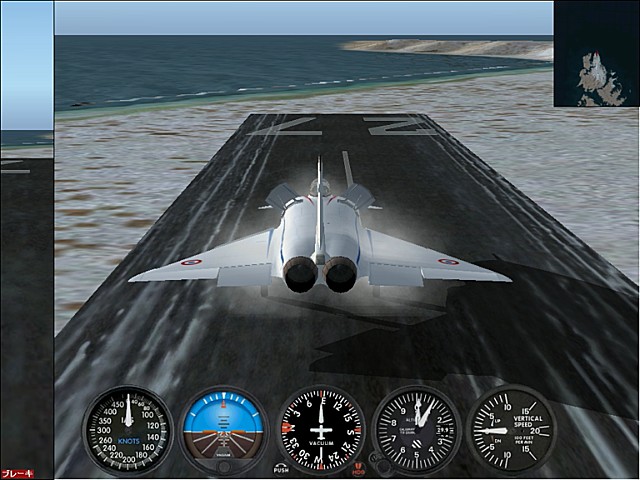
Task: Click the airspeed indicator gauge in knots
Action: coord(127,430)
